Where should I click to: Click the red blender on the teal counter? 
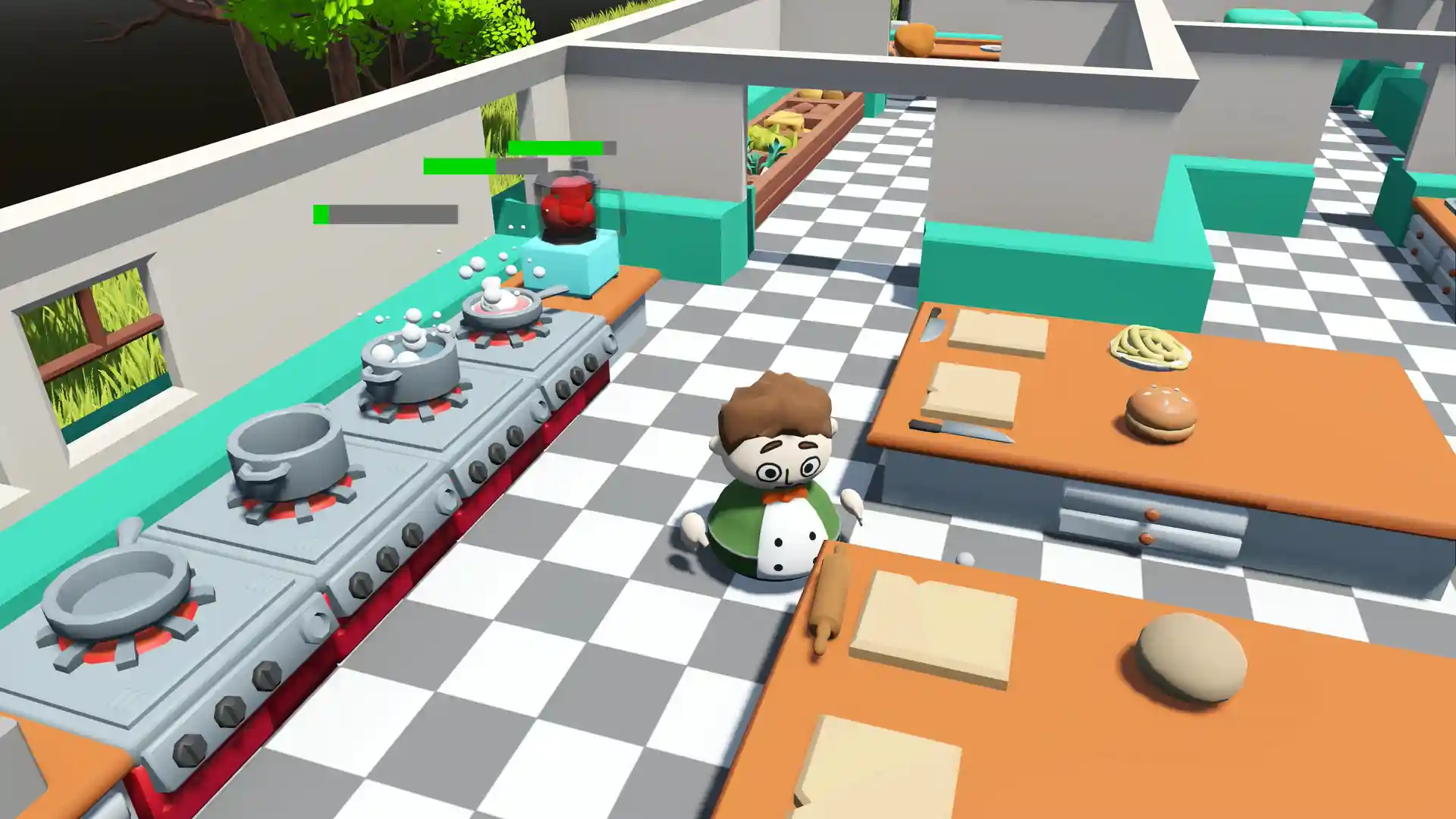[566, 205]
